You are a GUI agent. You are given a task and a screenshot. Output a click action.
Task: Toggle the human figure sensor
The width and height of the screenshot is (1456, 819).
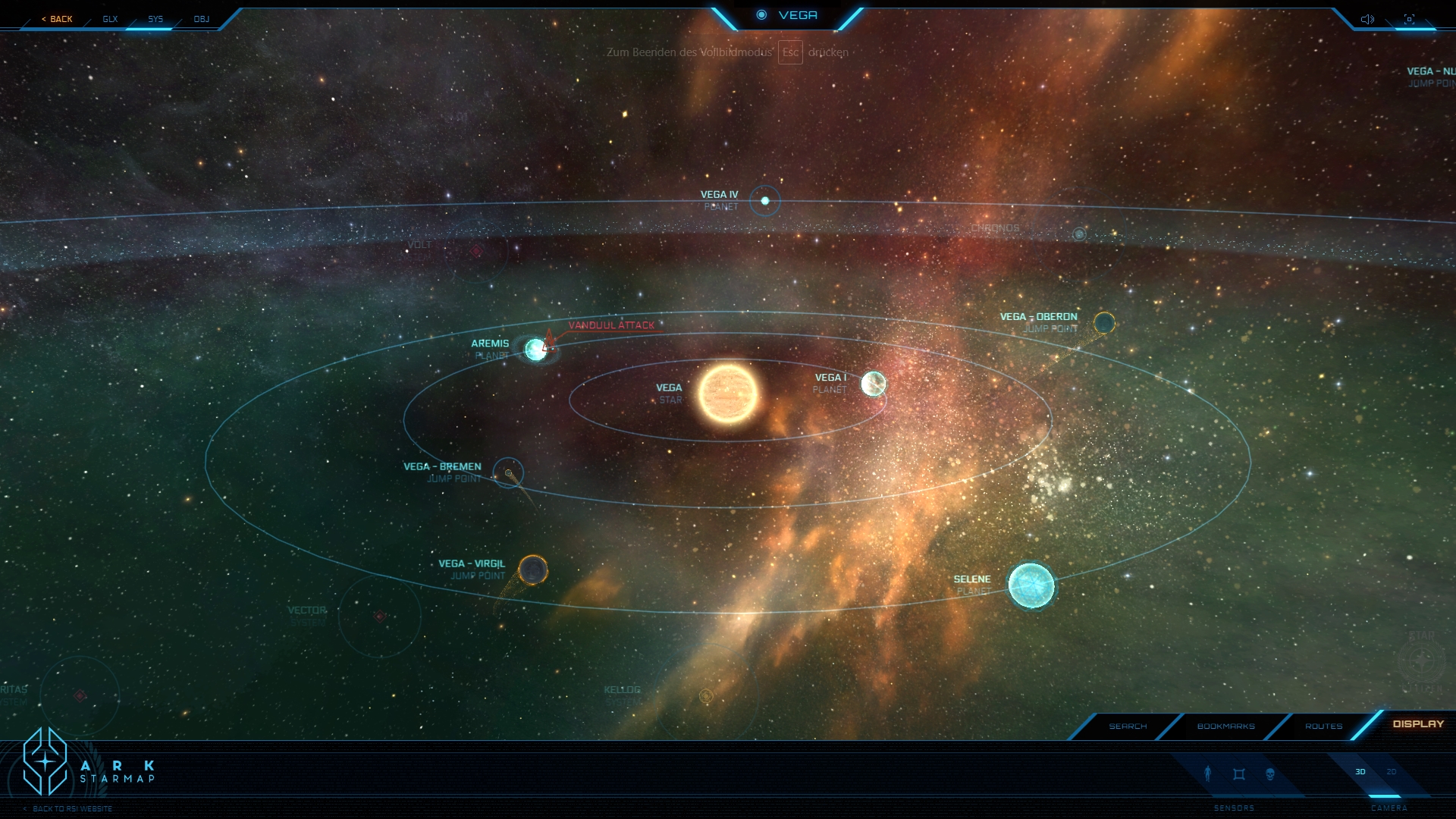coord(1208,773)
